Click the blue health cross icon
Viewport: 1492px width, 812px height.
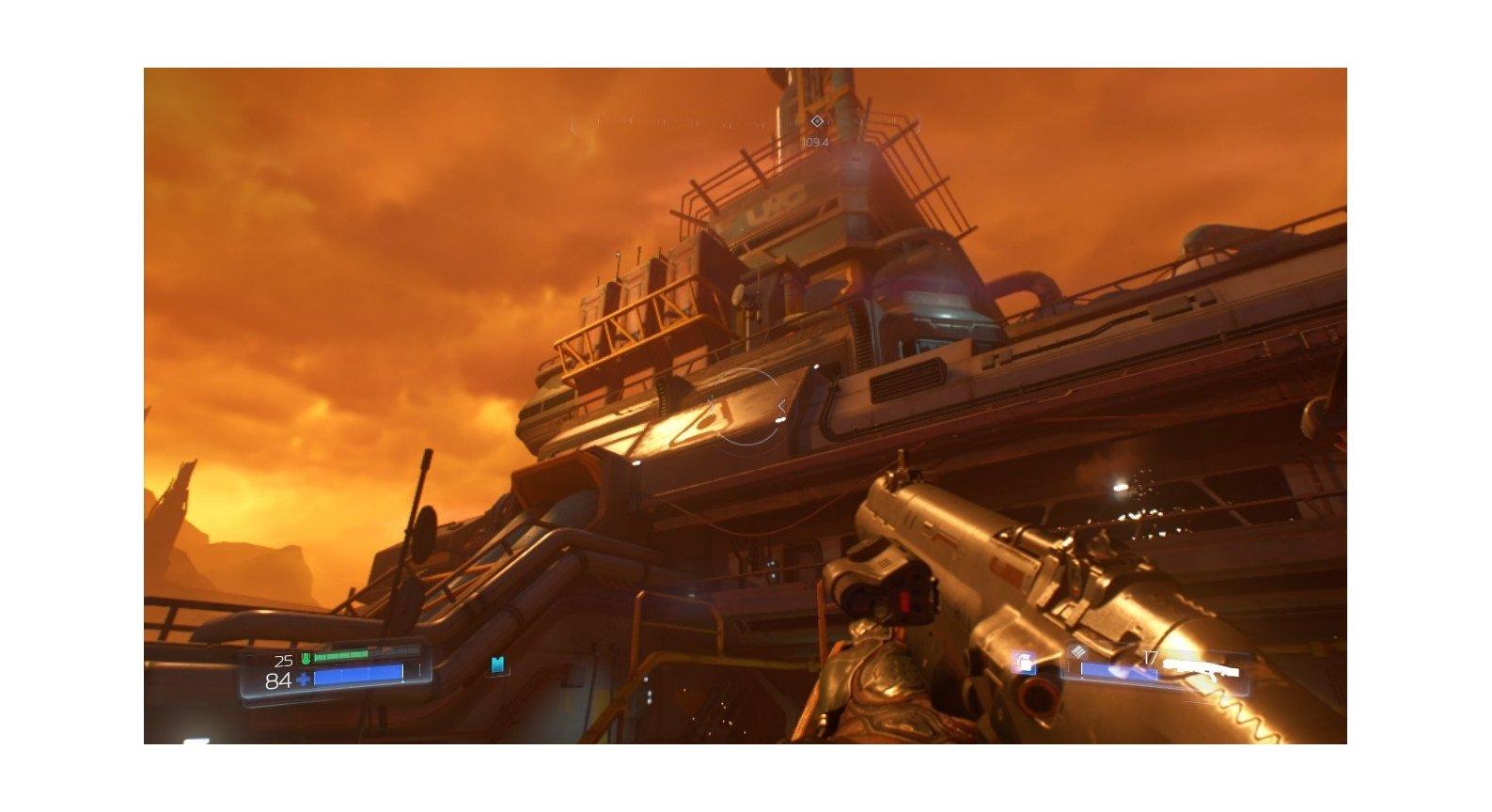[302, 679]
